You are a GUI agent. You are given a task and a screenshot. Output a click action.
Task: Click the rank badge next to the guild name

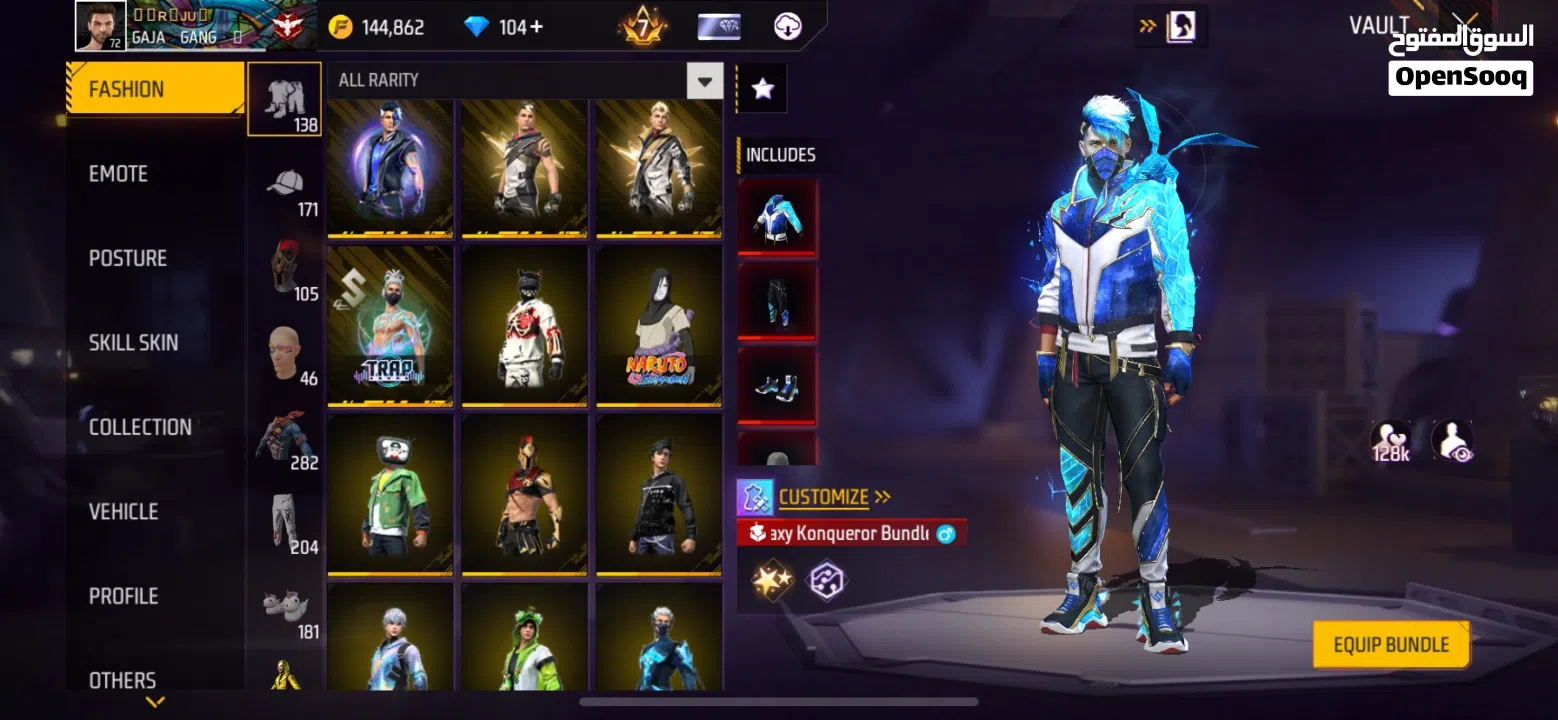[287, 25]
